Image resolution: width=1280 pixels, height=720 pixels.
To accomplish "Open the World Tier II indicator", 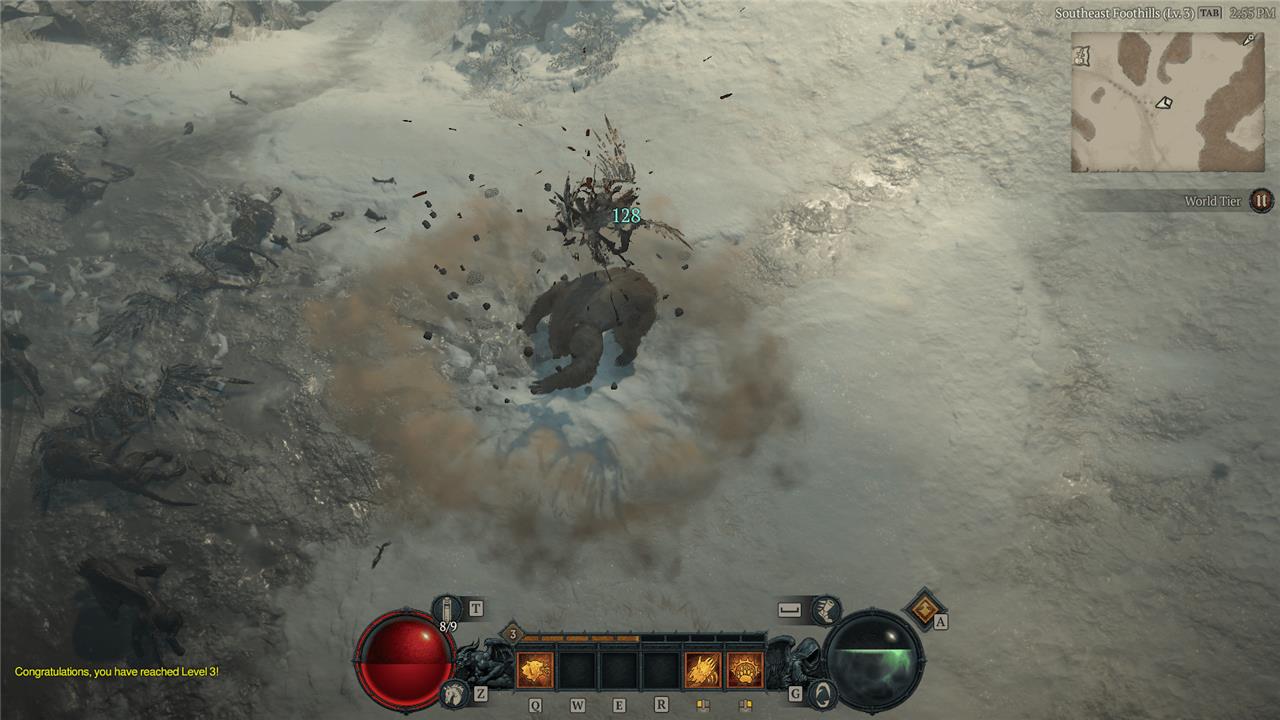I will pos(1261,201).
